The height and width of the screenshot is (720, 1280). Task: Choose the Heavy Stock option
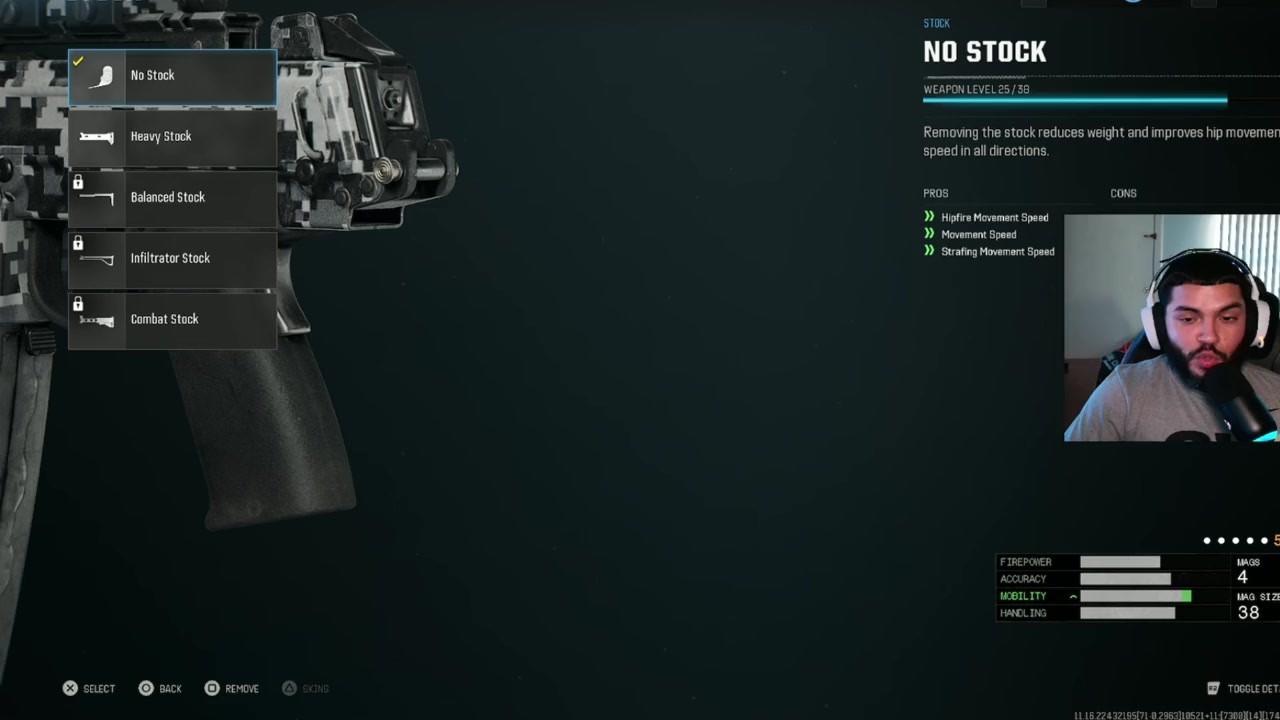point(172,137)
